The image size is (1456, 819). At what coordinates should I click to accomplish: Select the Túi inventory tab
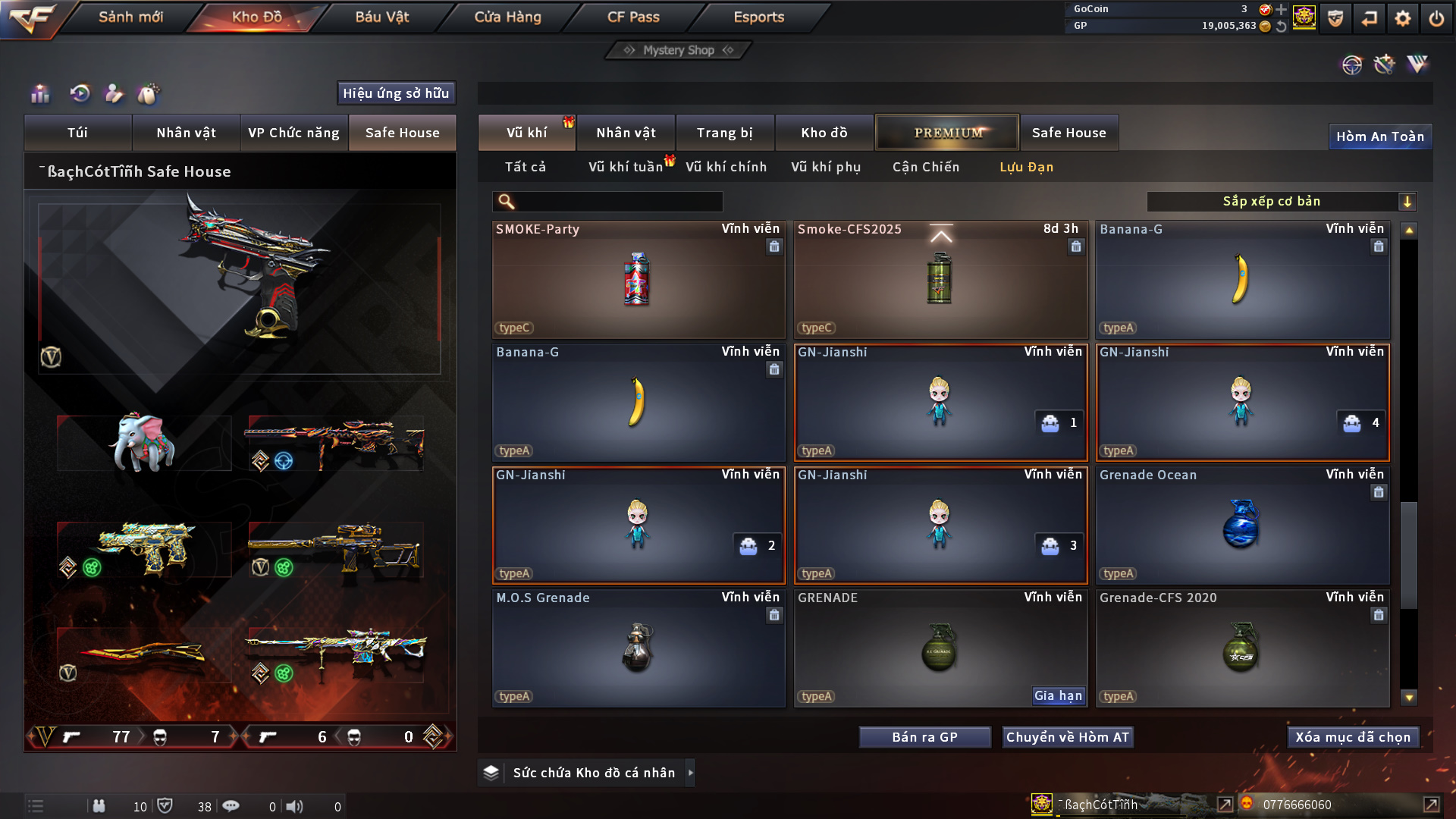tap(77, 133)
